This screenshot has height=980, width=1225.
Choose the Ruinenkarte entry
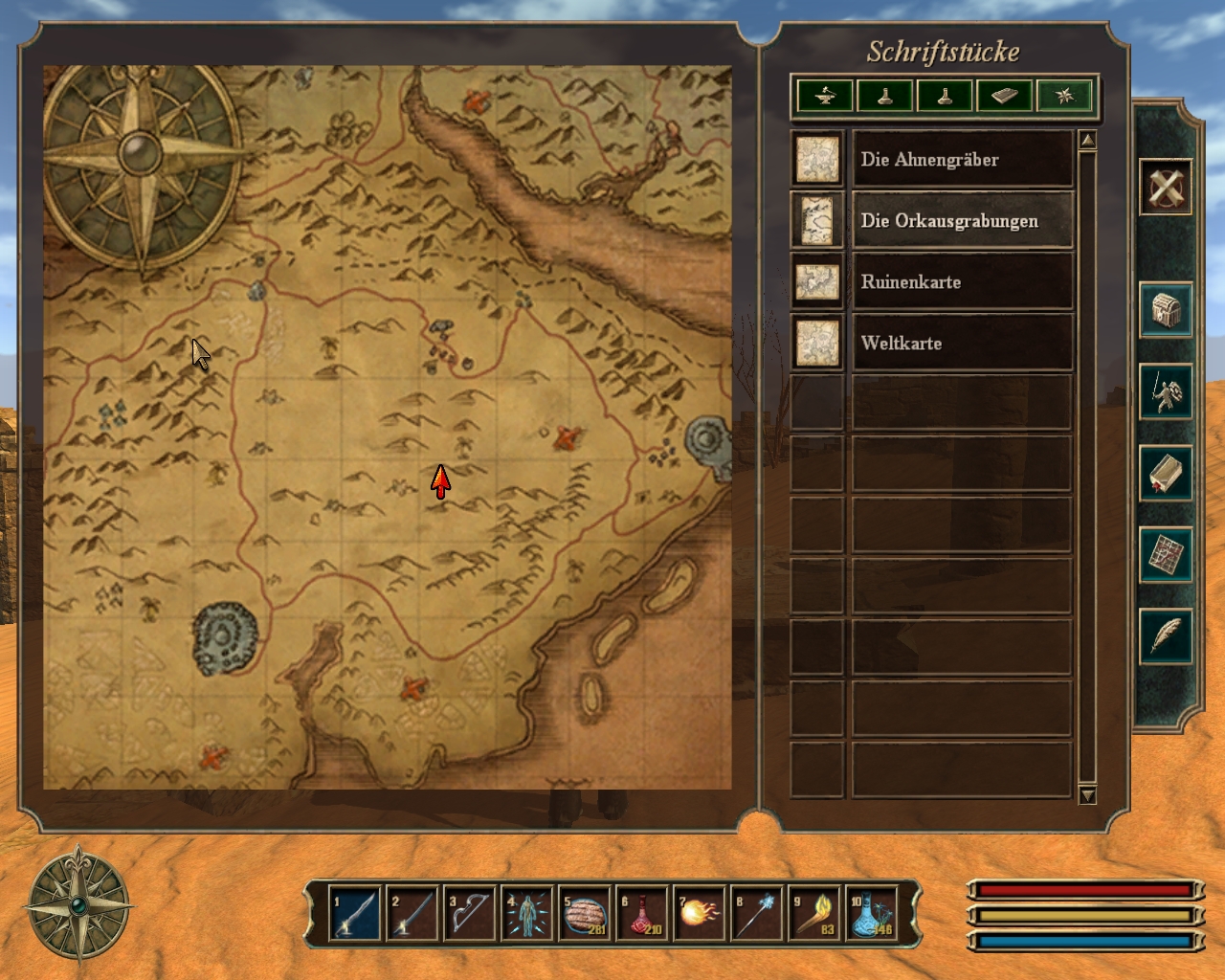point(962,282)
